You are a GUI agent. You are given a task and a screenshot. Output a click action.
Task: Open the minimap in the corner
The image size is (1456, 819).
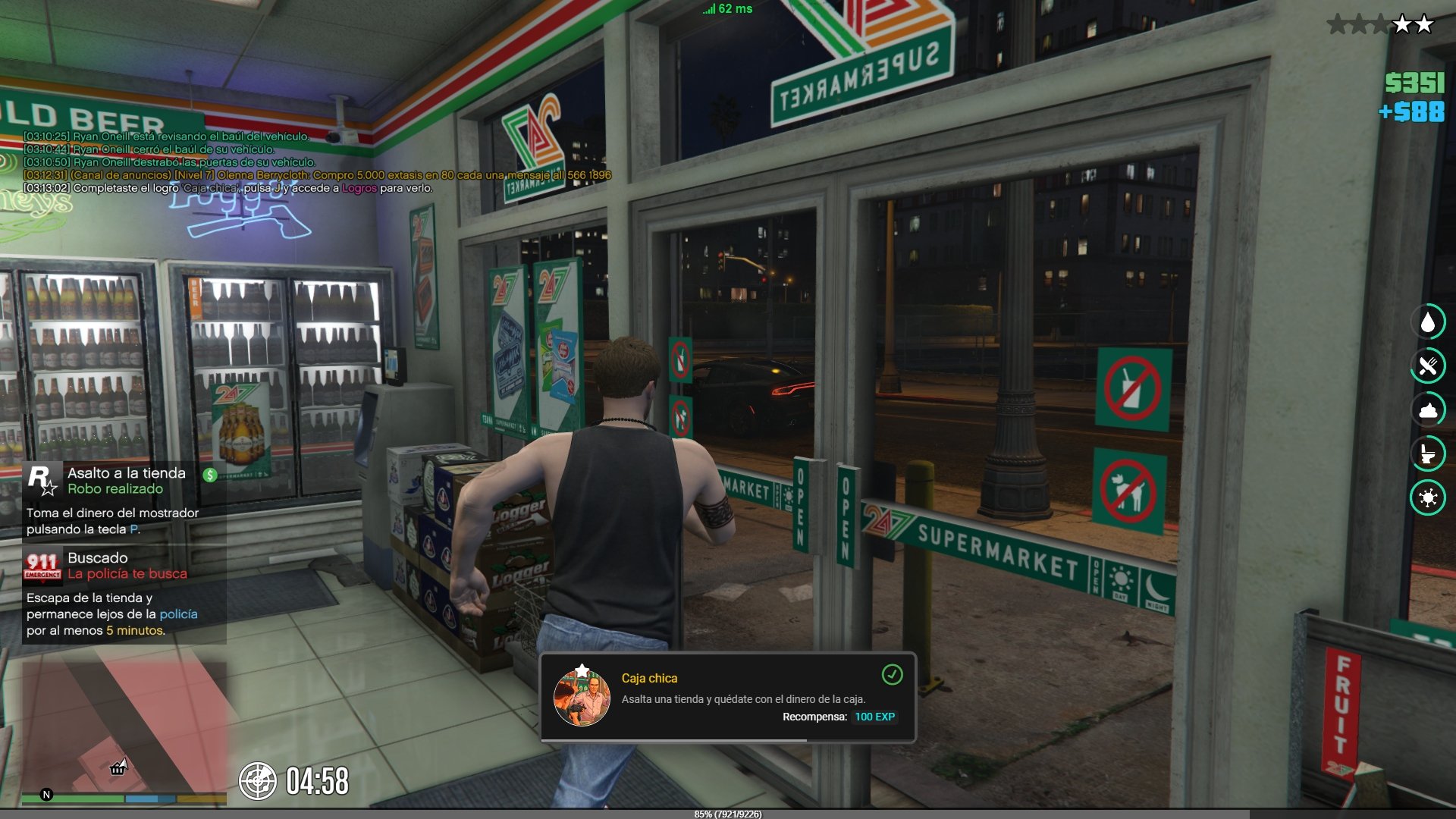124,726
